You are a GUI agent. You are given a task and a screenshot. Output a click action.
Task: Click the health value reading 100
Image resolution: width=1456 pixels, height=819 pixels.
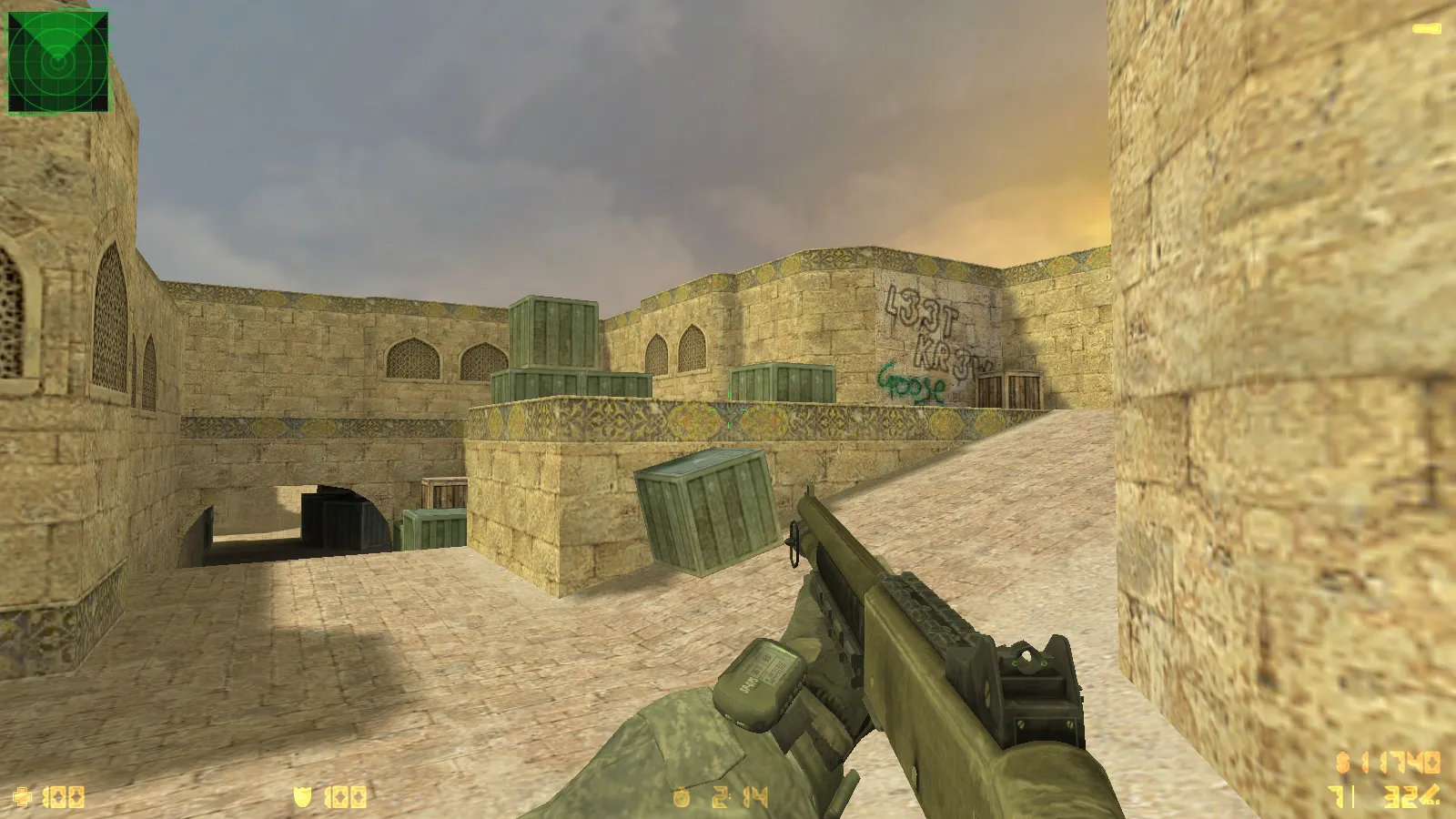(64, 797)
